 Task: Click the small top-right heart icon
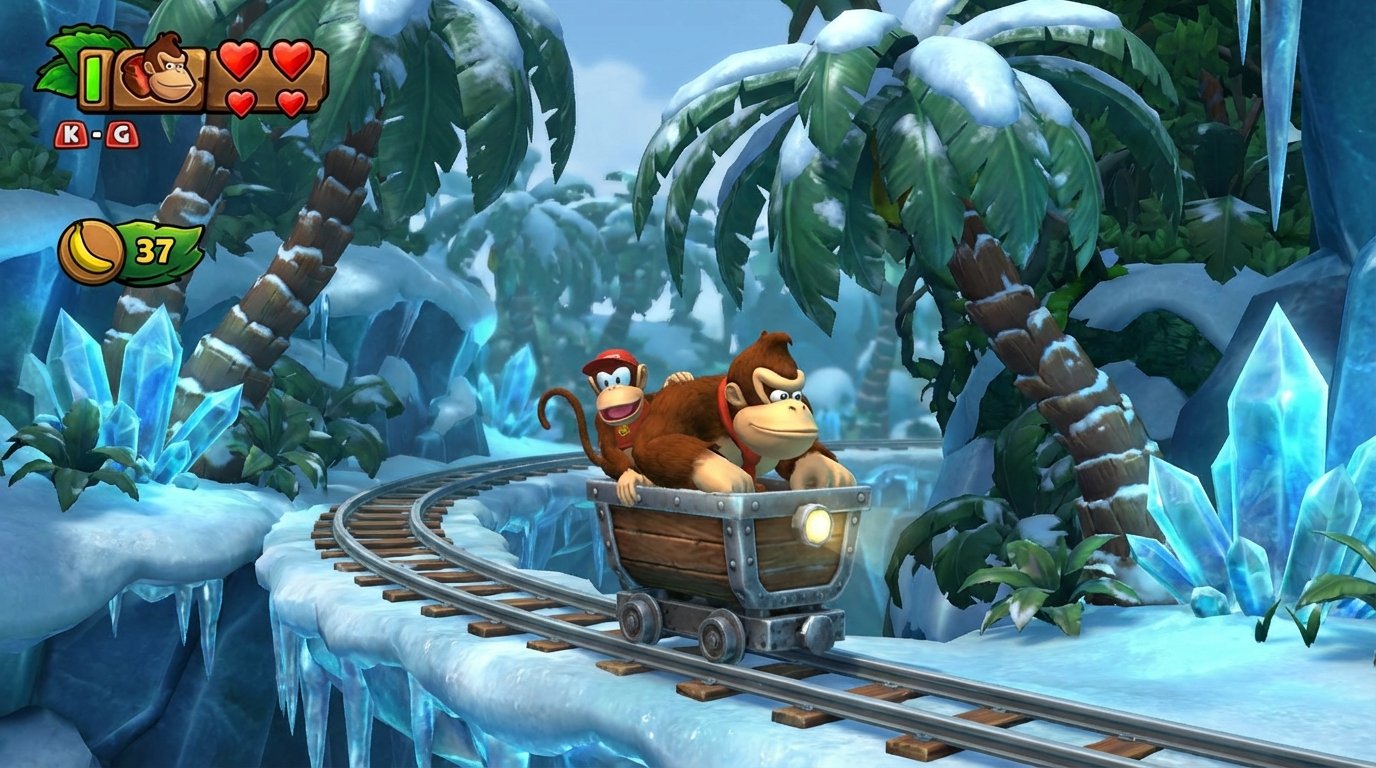point(290,61)
